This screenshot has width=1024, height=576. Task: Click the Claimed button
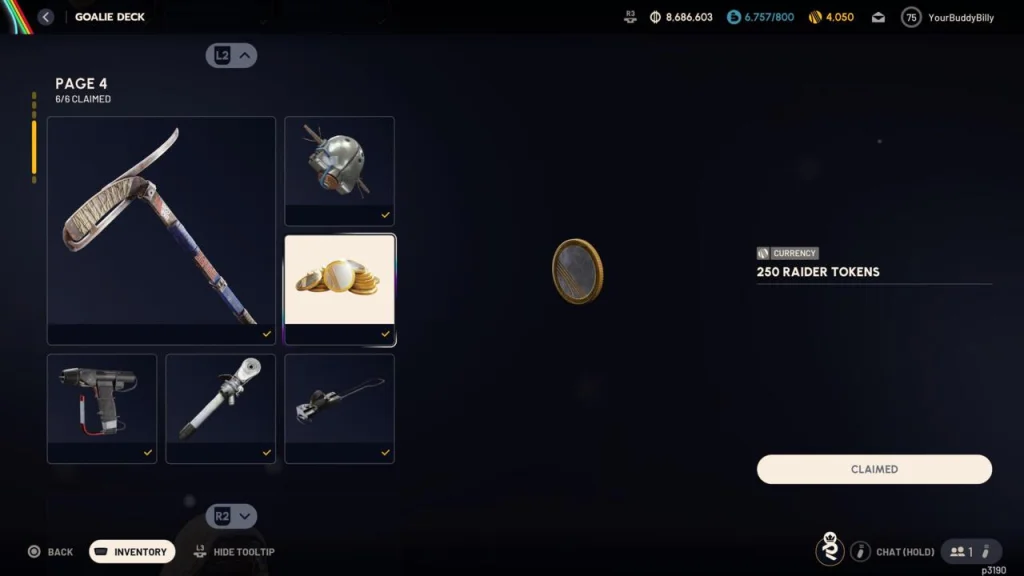(874, 469)
